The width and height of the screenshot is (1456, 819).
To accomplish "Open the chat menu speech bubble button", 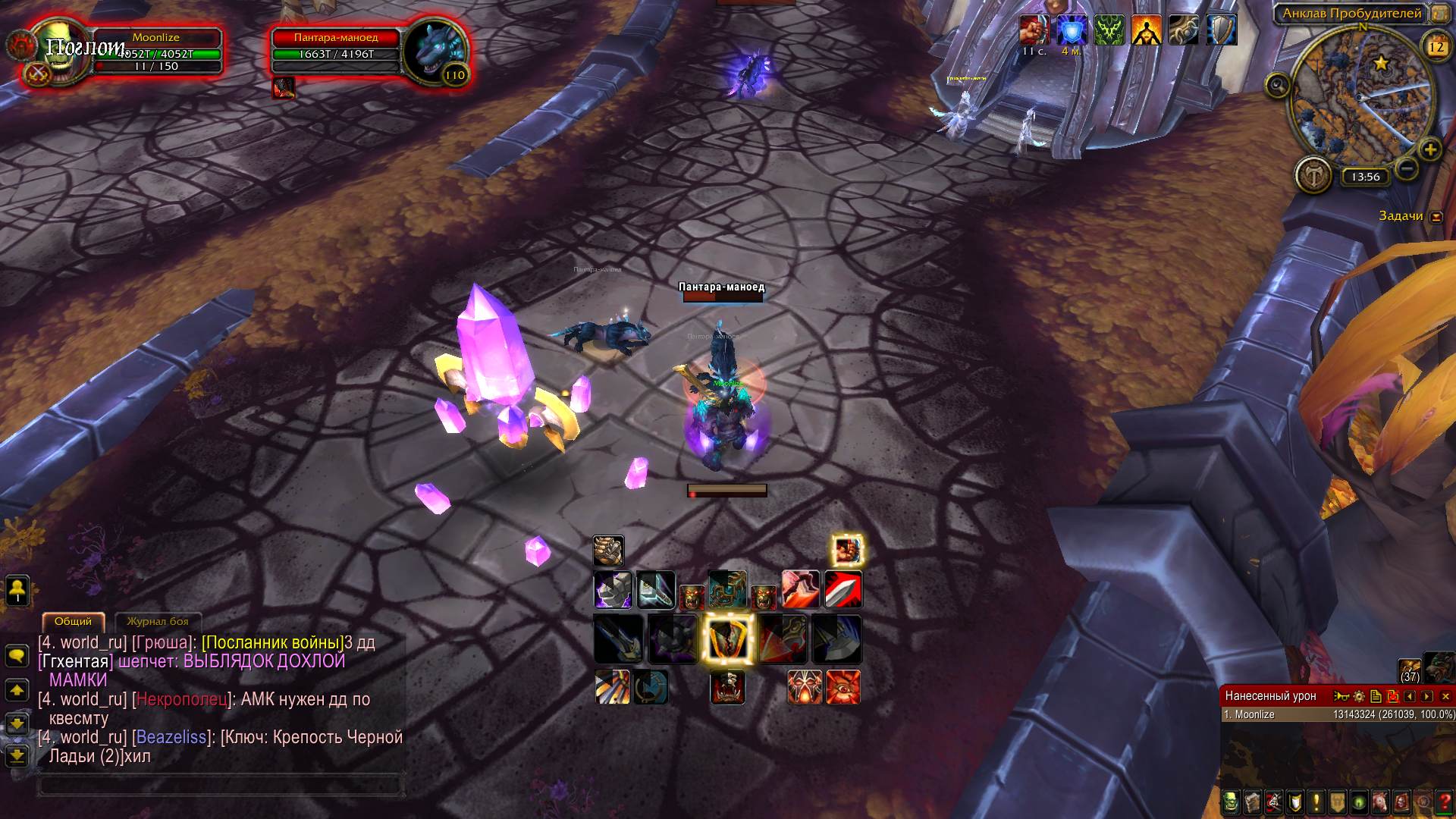I will point(17,655).
